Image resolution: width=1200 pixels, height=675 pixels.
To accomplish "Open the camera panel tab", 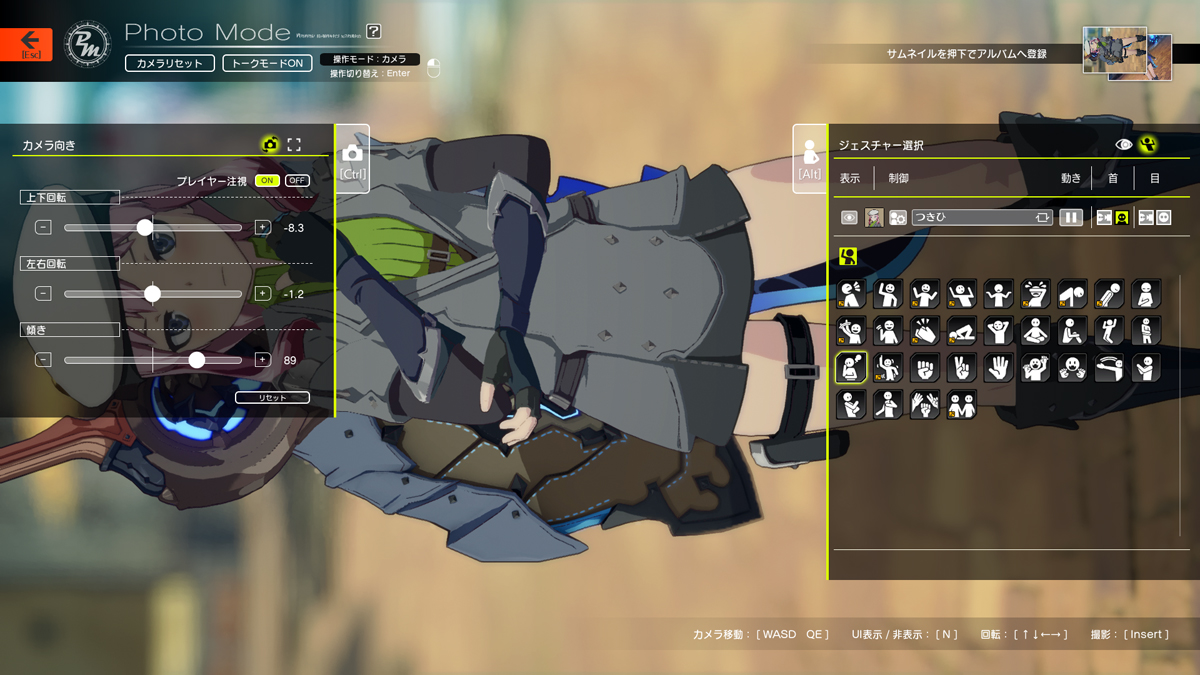I will coord(352,159).
